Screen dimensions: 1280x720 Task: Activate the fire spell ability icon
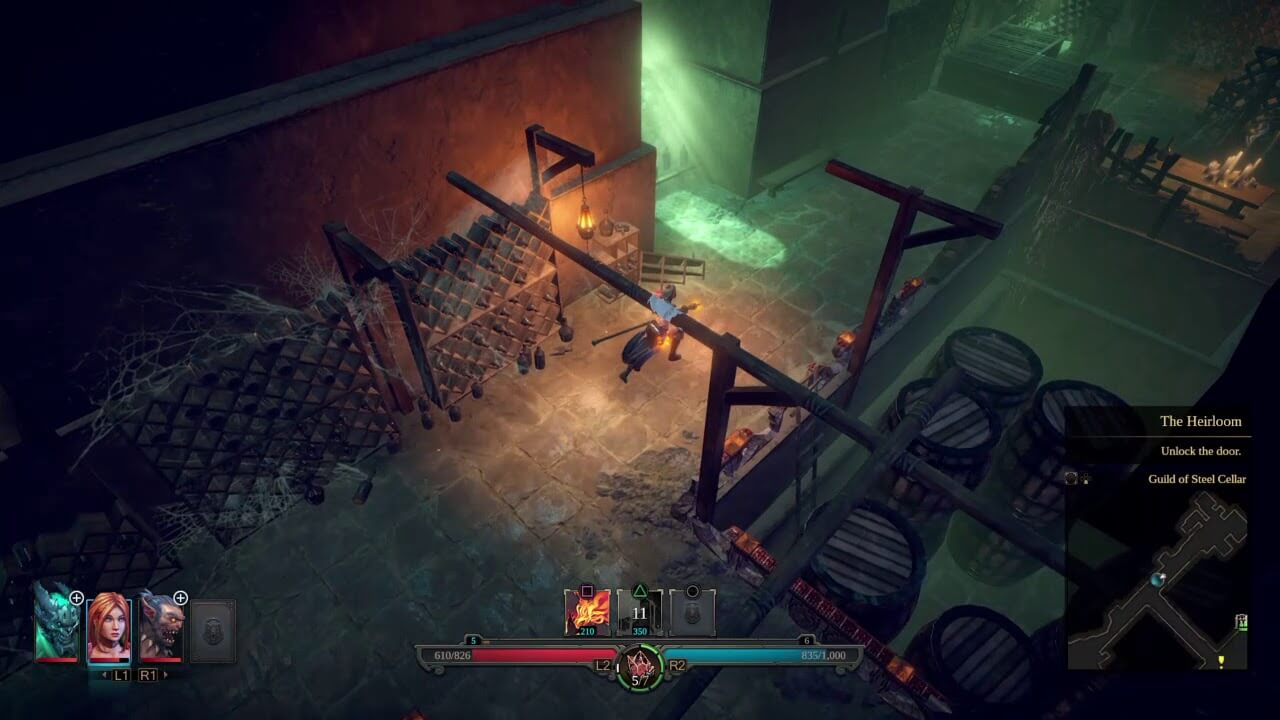586,612
